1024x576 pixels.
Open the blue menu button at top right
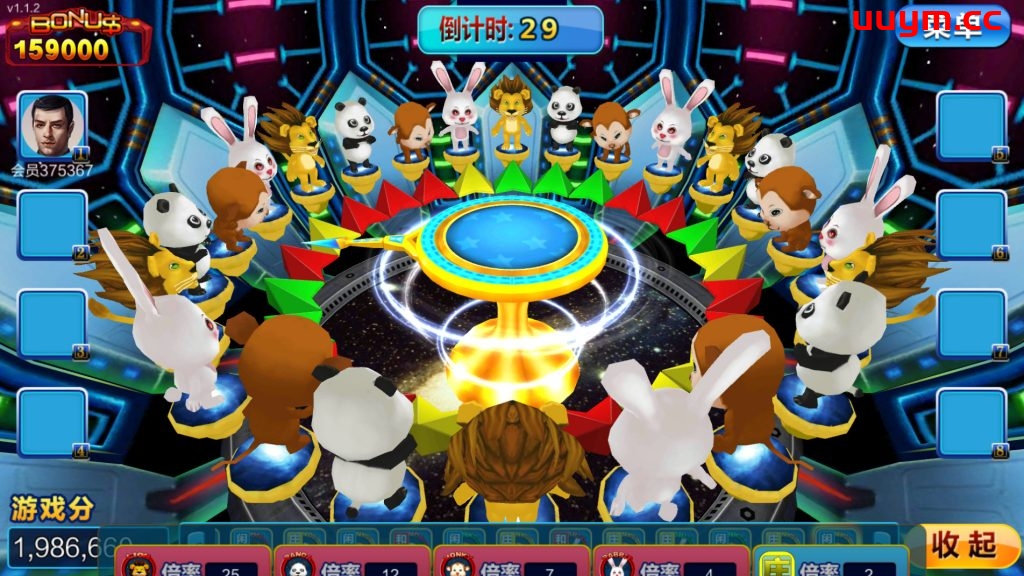click(956, 26)
